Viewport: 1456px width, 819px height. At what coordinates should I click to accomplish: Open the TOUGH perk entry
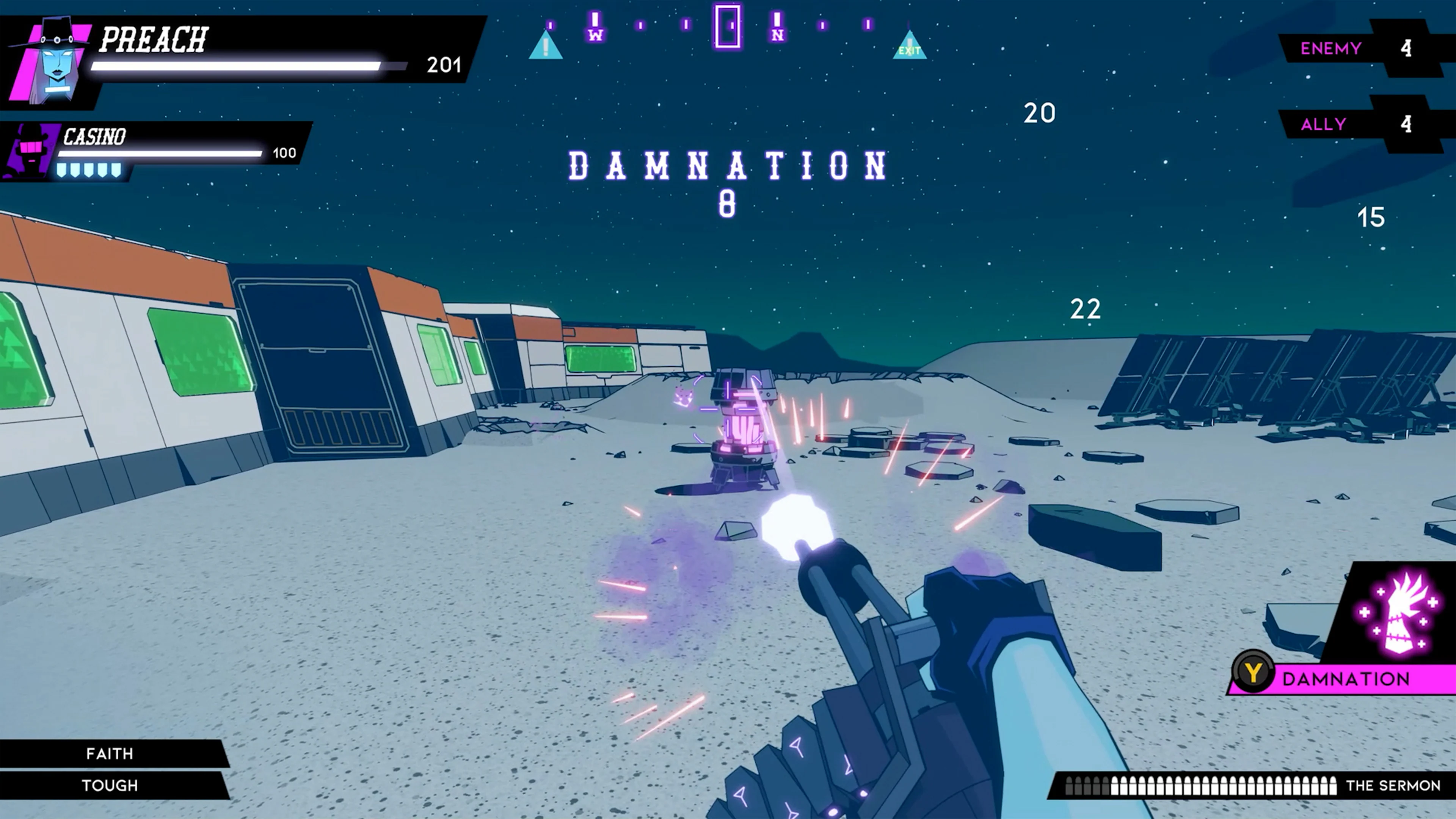109,785
